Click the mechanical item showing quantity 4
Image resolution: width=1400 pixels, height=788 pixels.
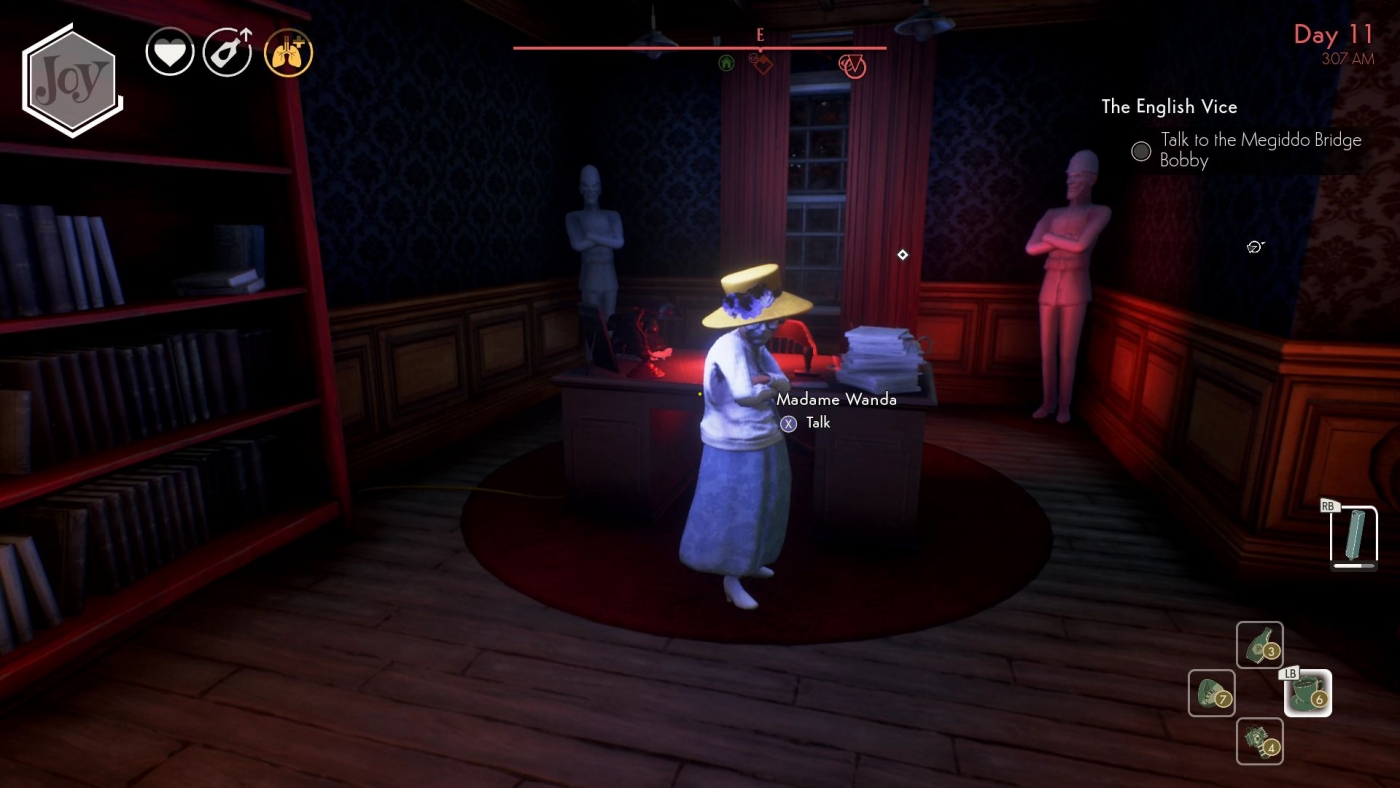click(1259, 741)
